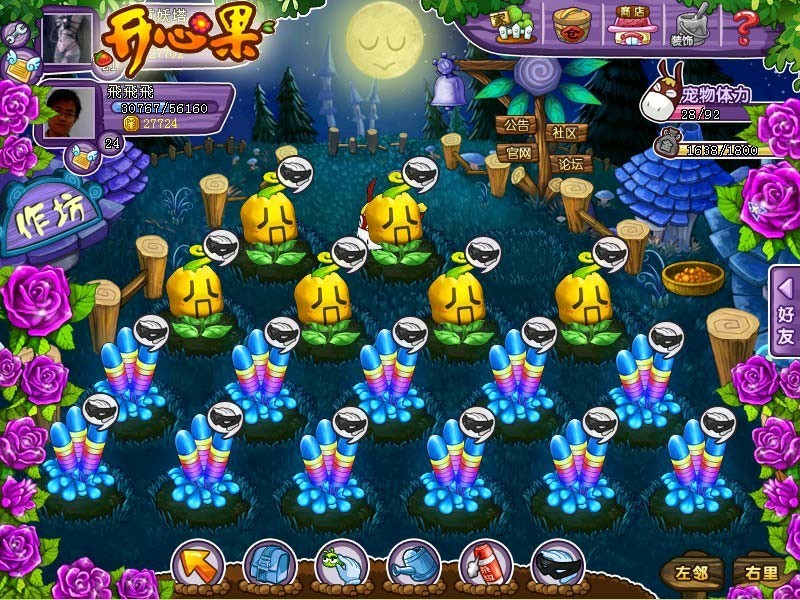
Task: Pick the red spray can tool
Action: point(486,567)
